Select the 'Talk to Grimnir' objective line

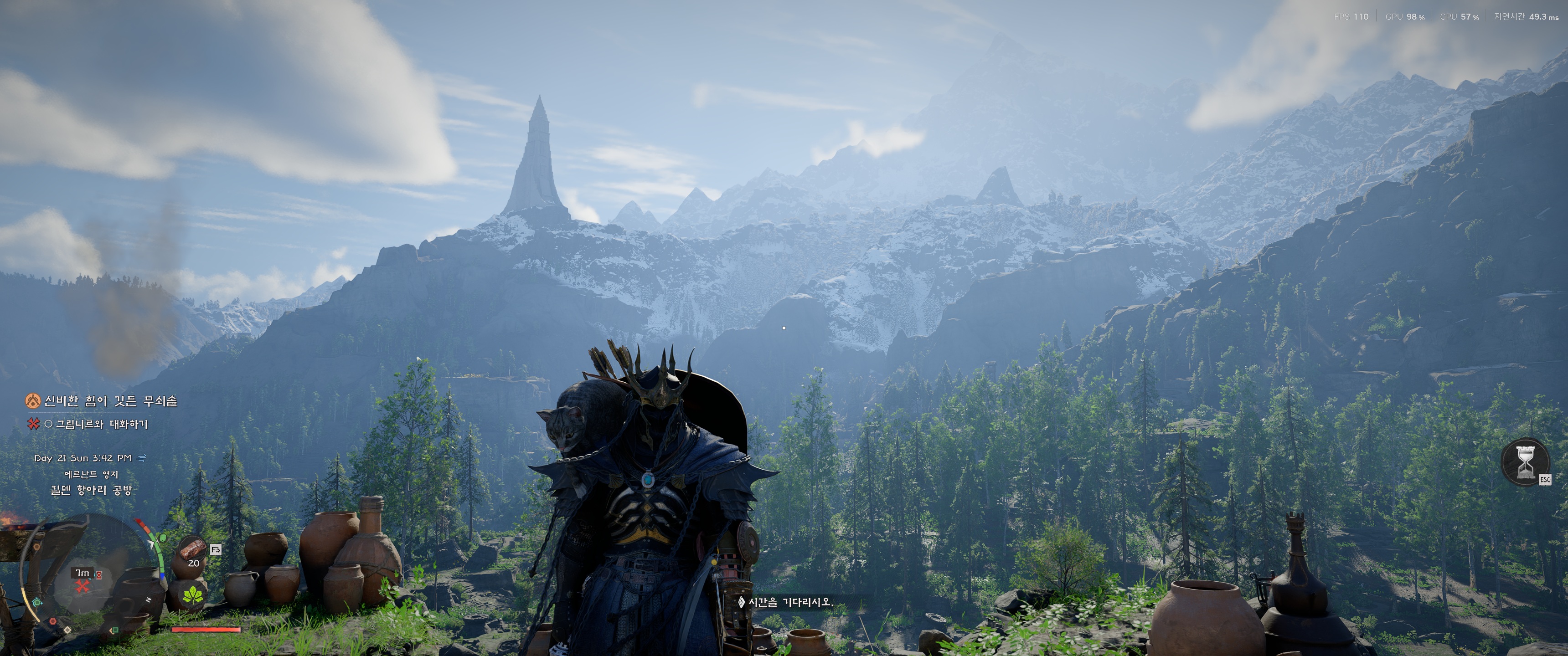click(x=101, y=424)
